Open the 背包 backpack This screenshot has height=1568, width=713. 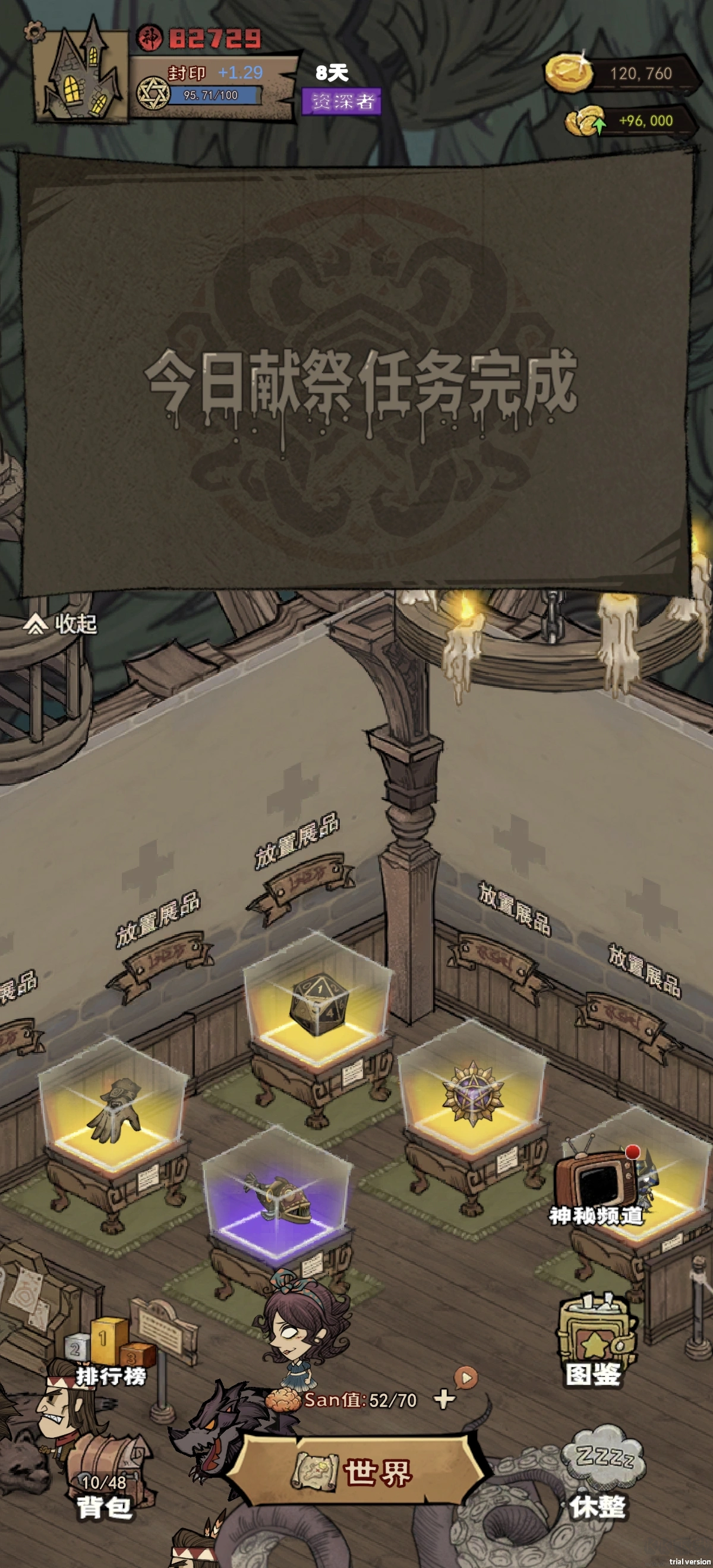click(x=103, y=1494)
